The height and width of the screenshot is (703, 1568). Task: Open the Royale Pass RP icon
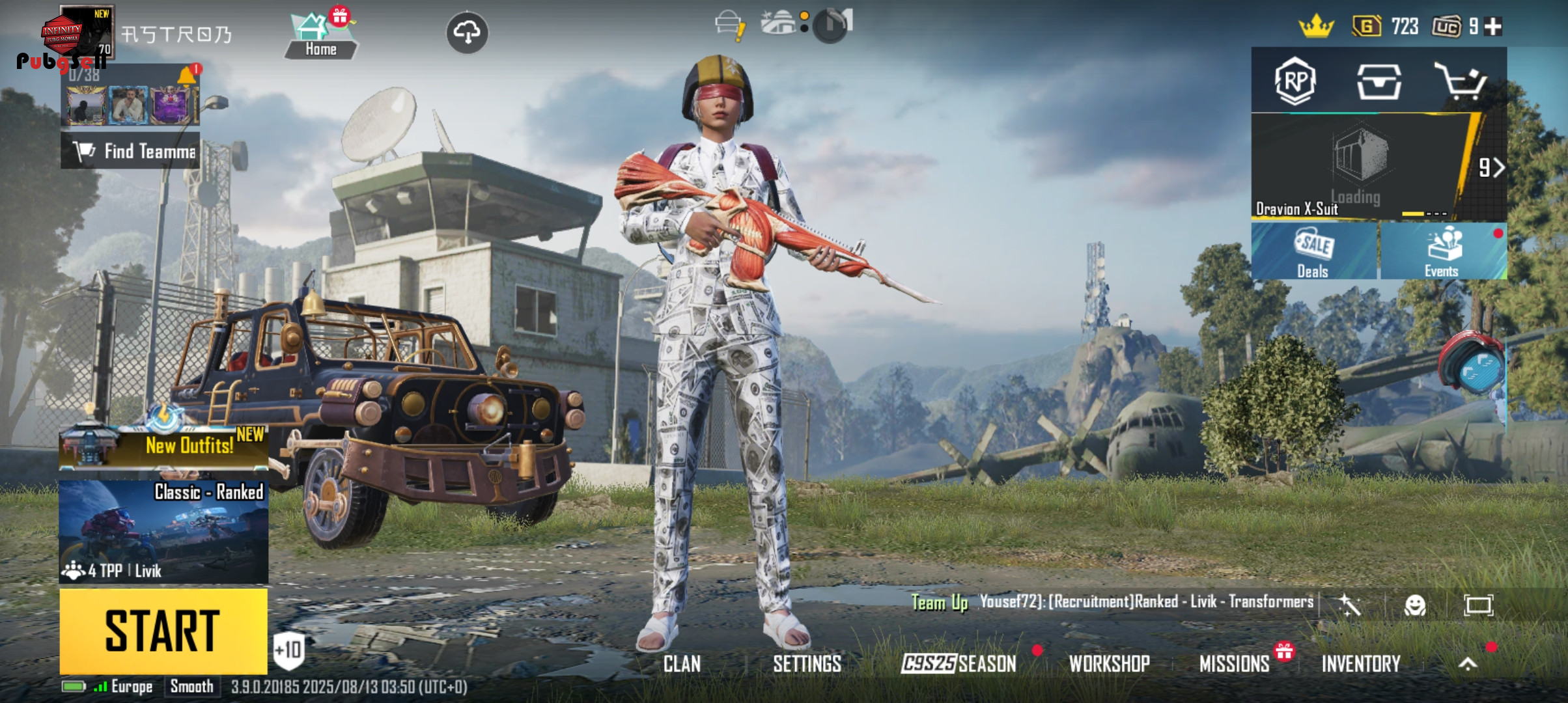pyautogui.click(x=1295, y=81)
